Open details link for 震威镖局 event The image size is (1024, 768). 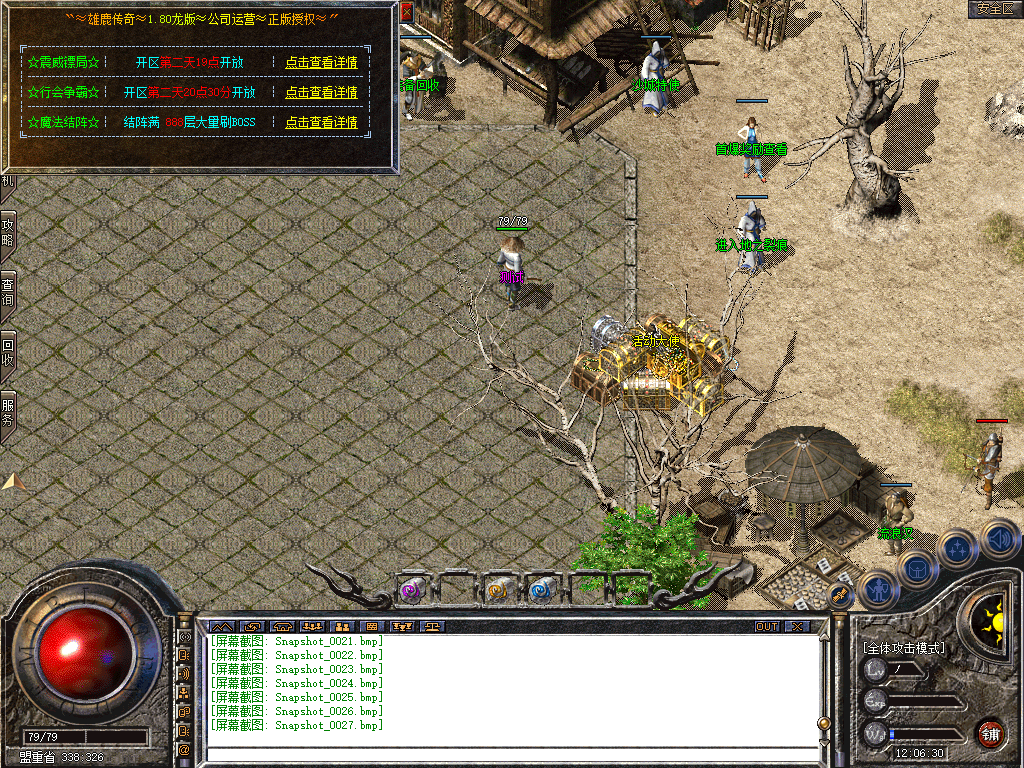(321, 62)
